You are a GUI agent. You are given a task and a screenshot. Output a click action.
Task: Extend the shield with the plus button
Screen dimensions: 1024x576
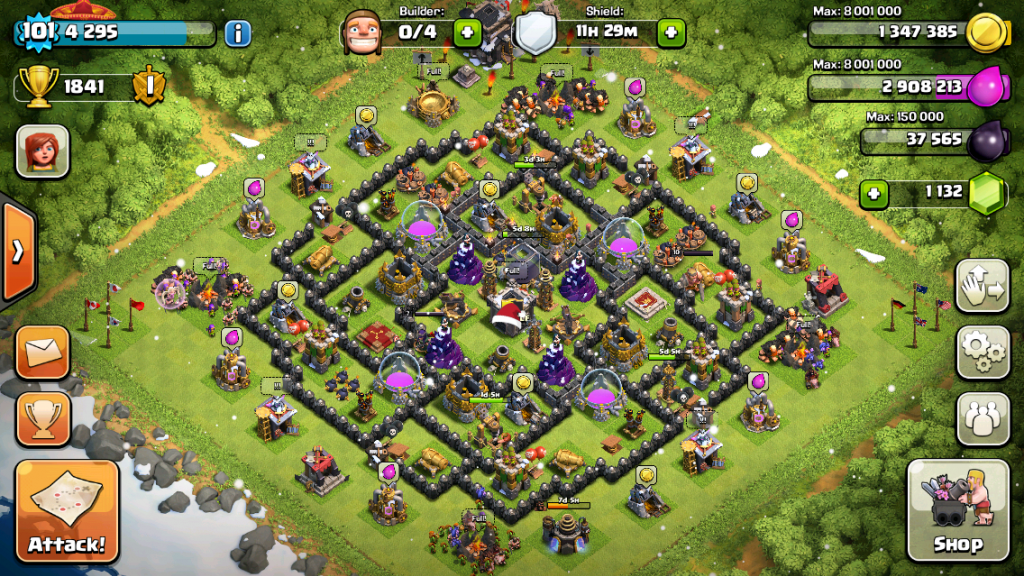671,32
